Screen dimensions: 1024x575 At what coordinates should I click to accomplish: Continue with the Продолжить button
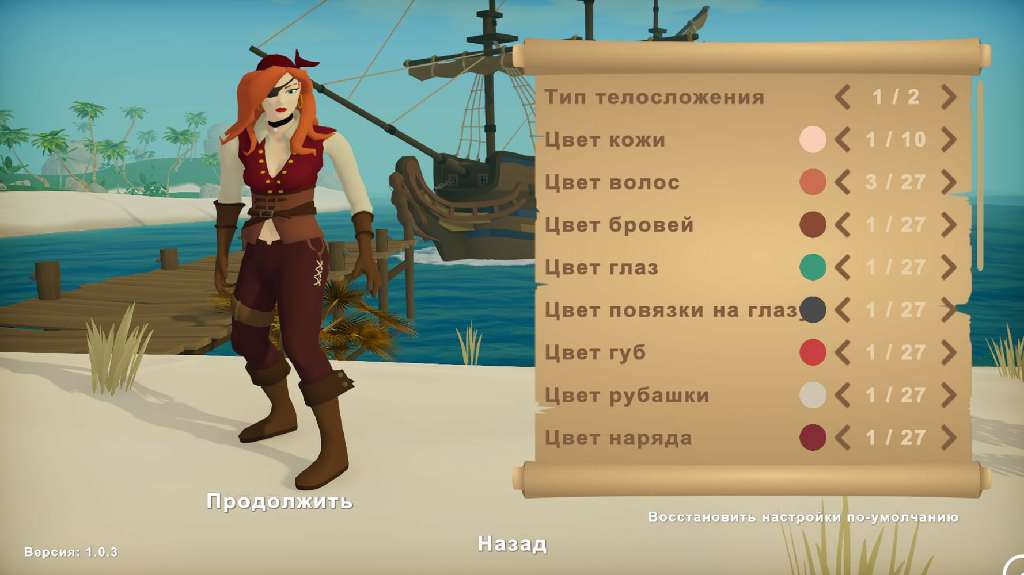point(279,501)
